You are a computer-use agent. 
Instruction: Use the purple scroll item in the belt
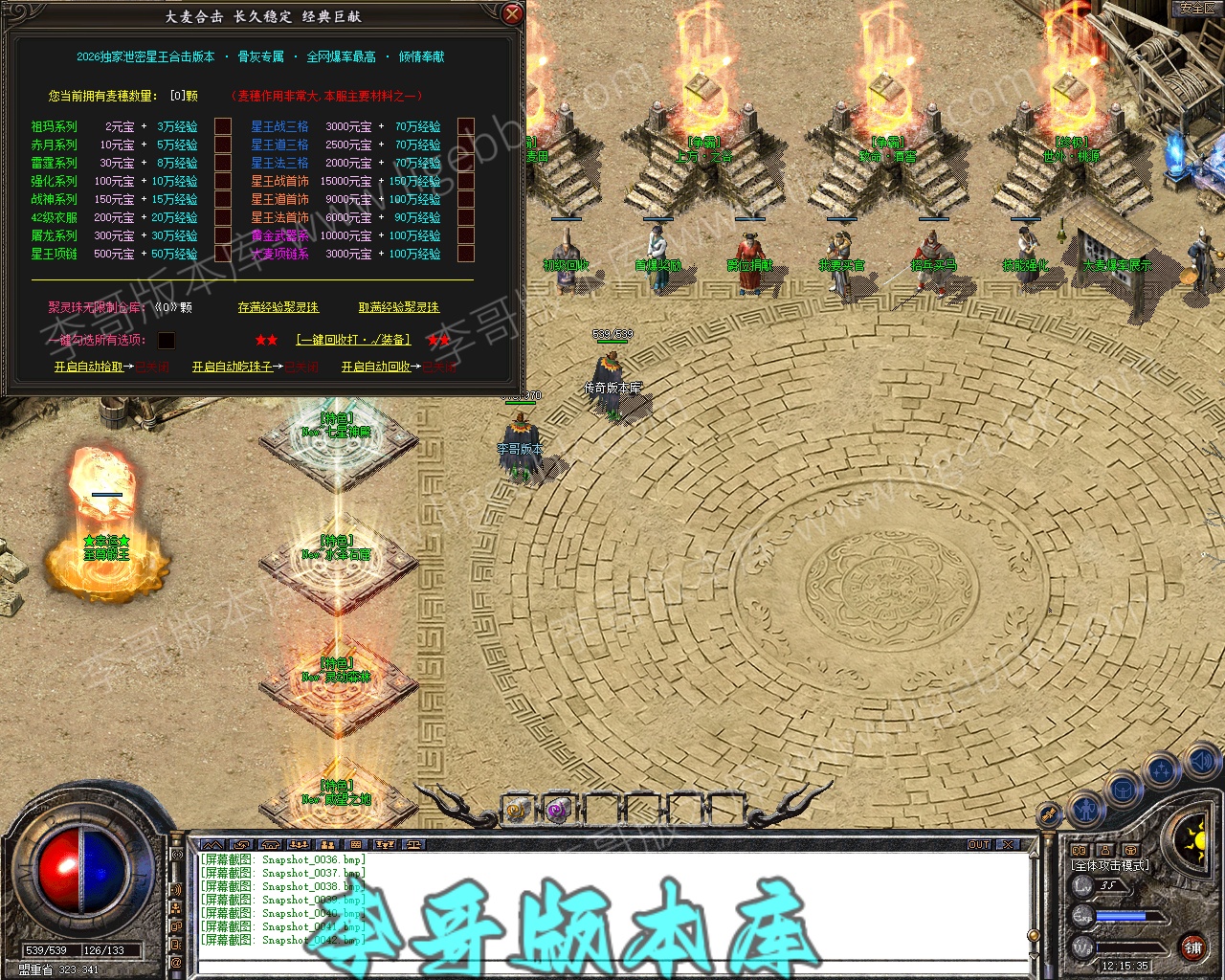pos(558,810)
